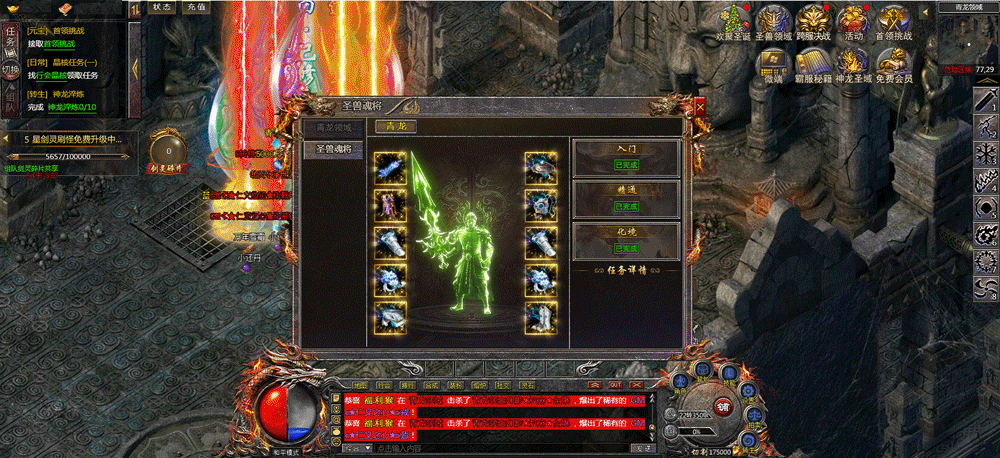Select the 圣兽魂将 side tab
The height and width of the screenshot is (458, 1000).
pos(333,149)
